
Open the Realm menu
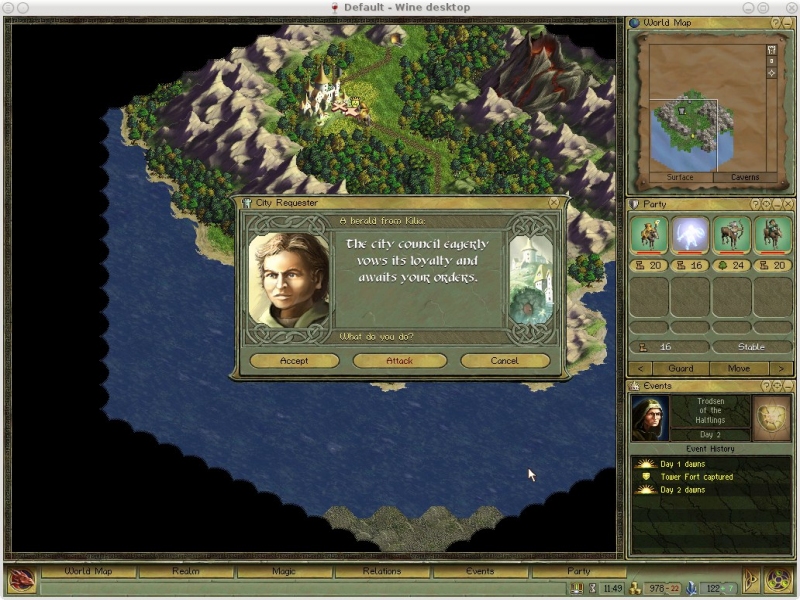pyautogui.click(x=186, y=571)
